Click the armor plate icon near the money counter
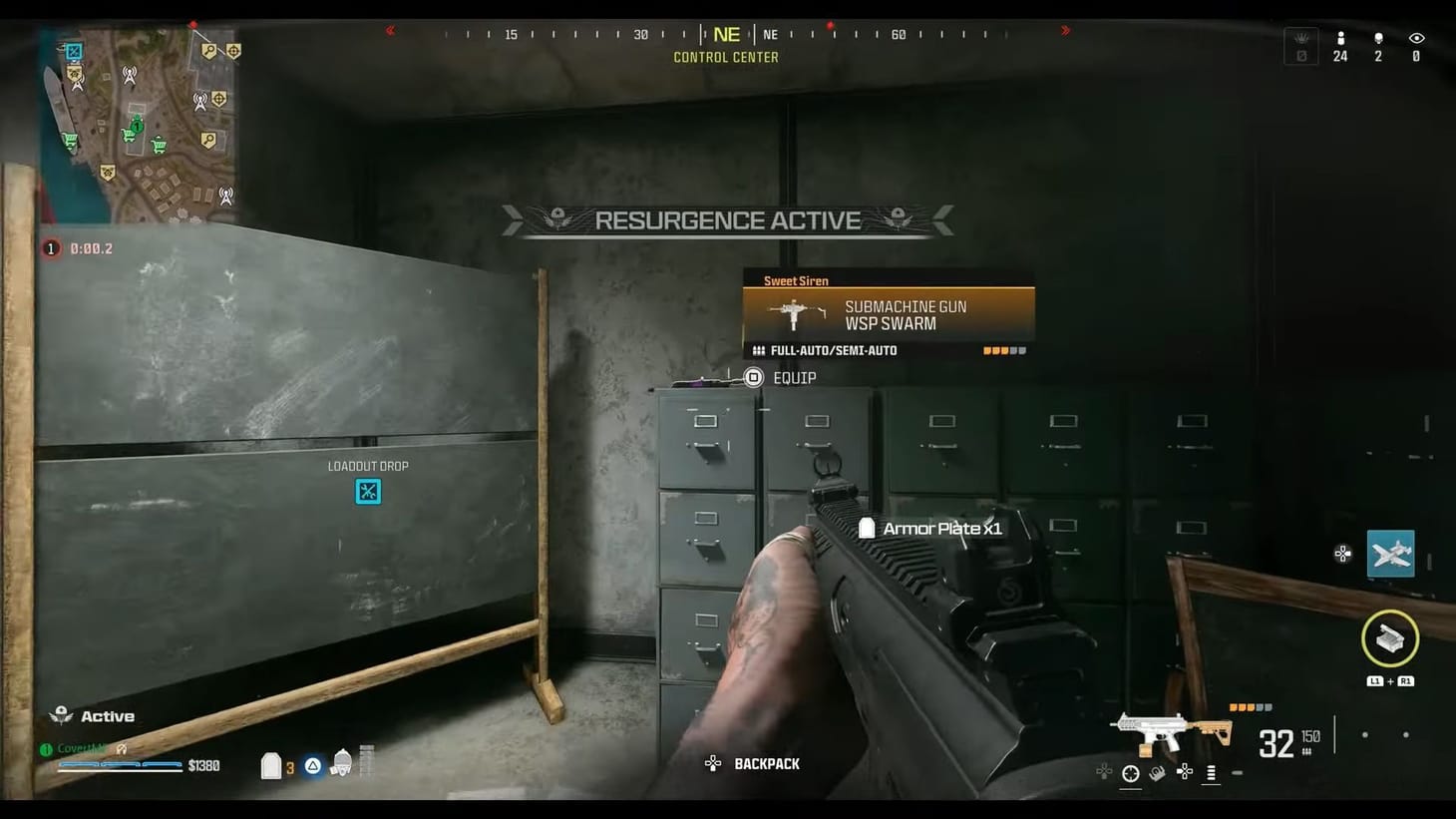This screenshot has width=1456, height=819. point(271,765)
